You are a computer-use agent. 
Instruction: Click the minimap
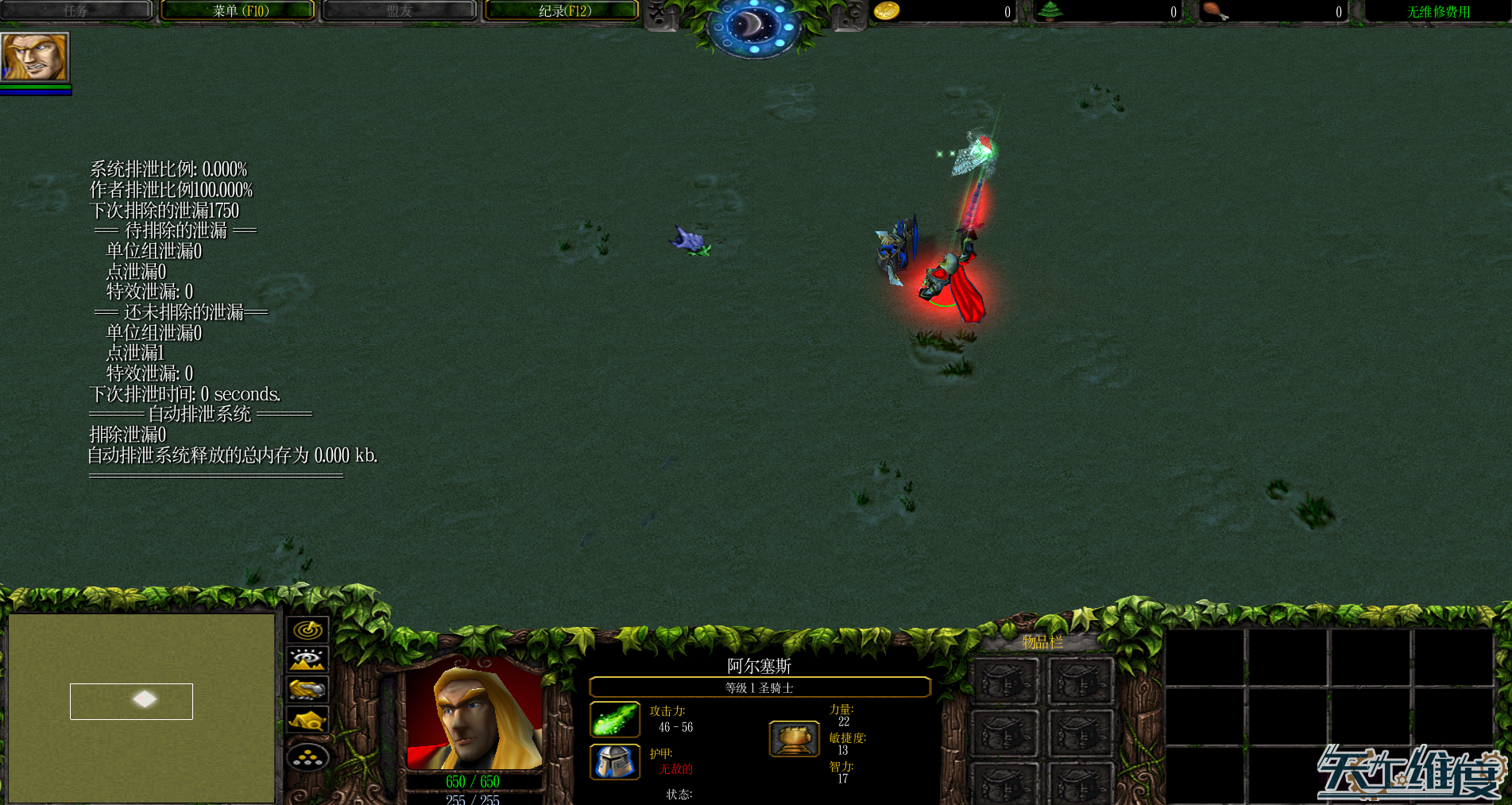coord(141,707)
